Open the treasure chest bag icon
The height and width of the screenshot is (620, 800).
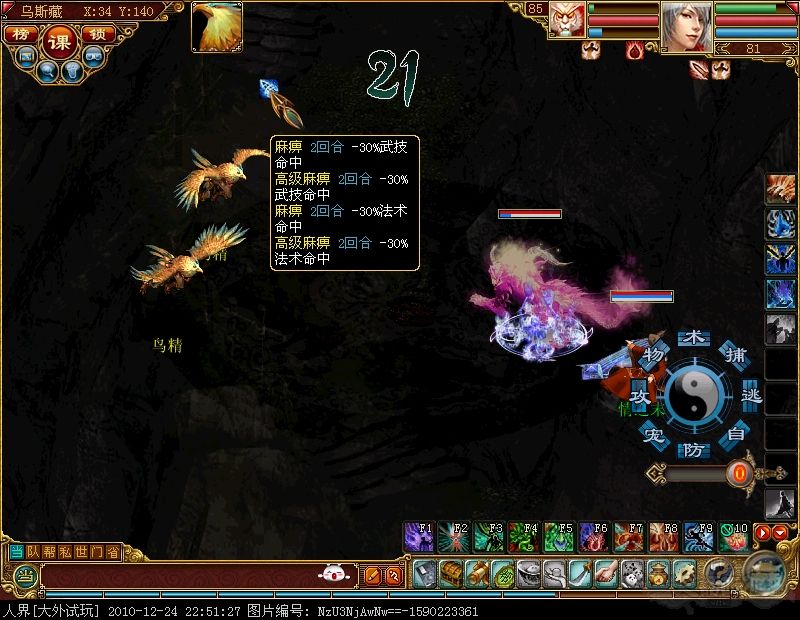tap(451, 574)
